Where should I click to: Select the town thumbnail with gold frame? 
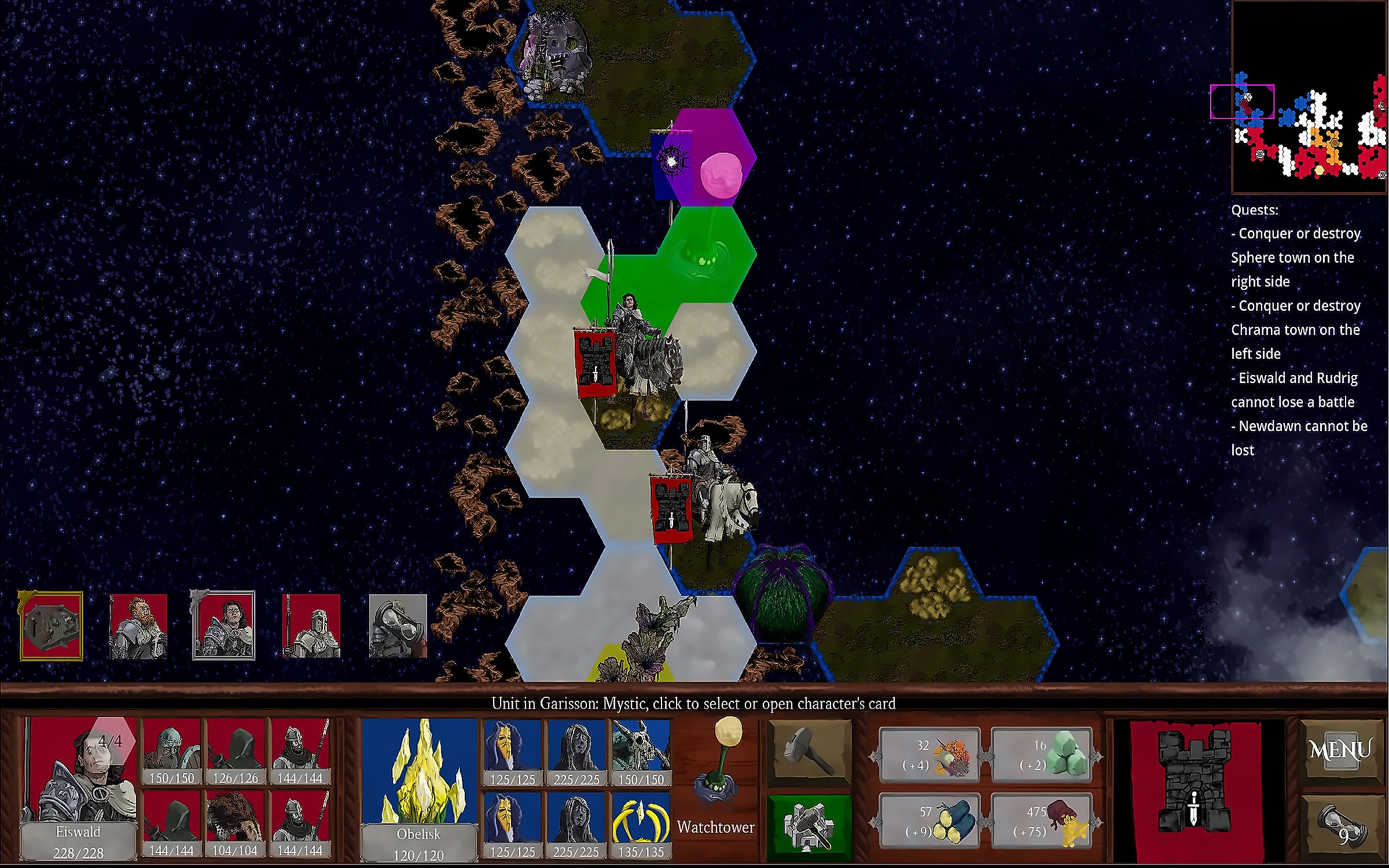pos(52,626)
